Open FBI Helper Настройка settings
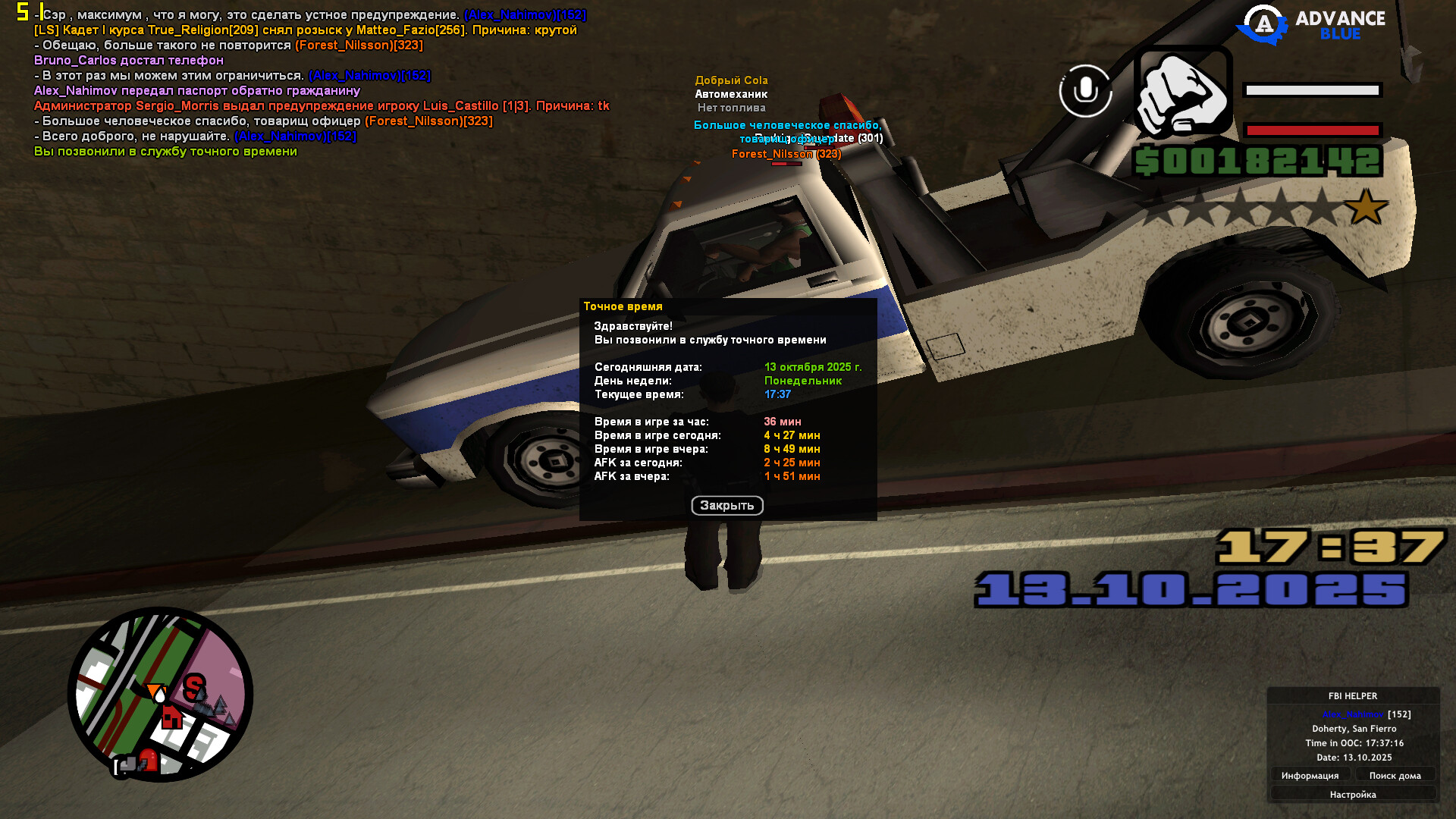Screen dimensions: 1456x819 coord(1352,794)
